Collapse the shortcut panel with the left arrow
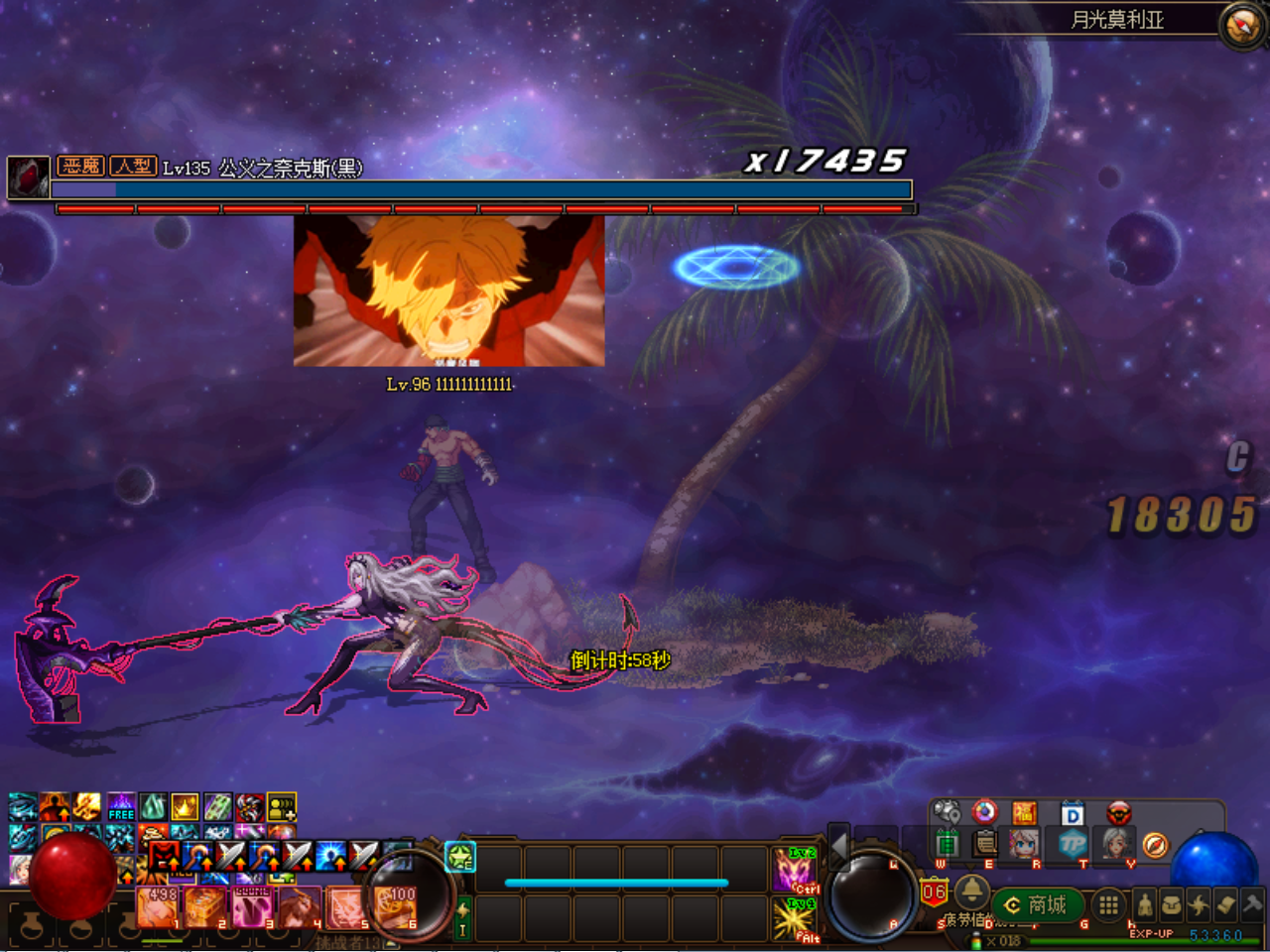 839,846
